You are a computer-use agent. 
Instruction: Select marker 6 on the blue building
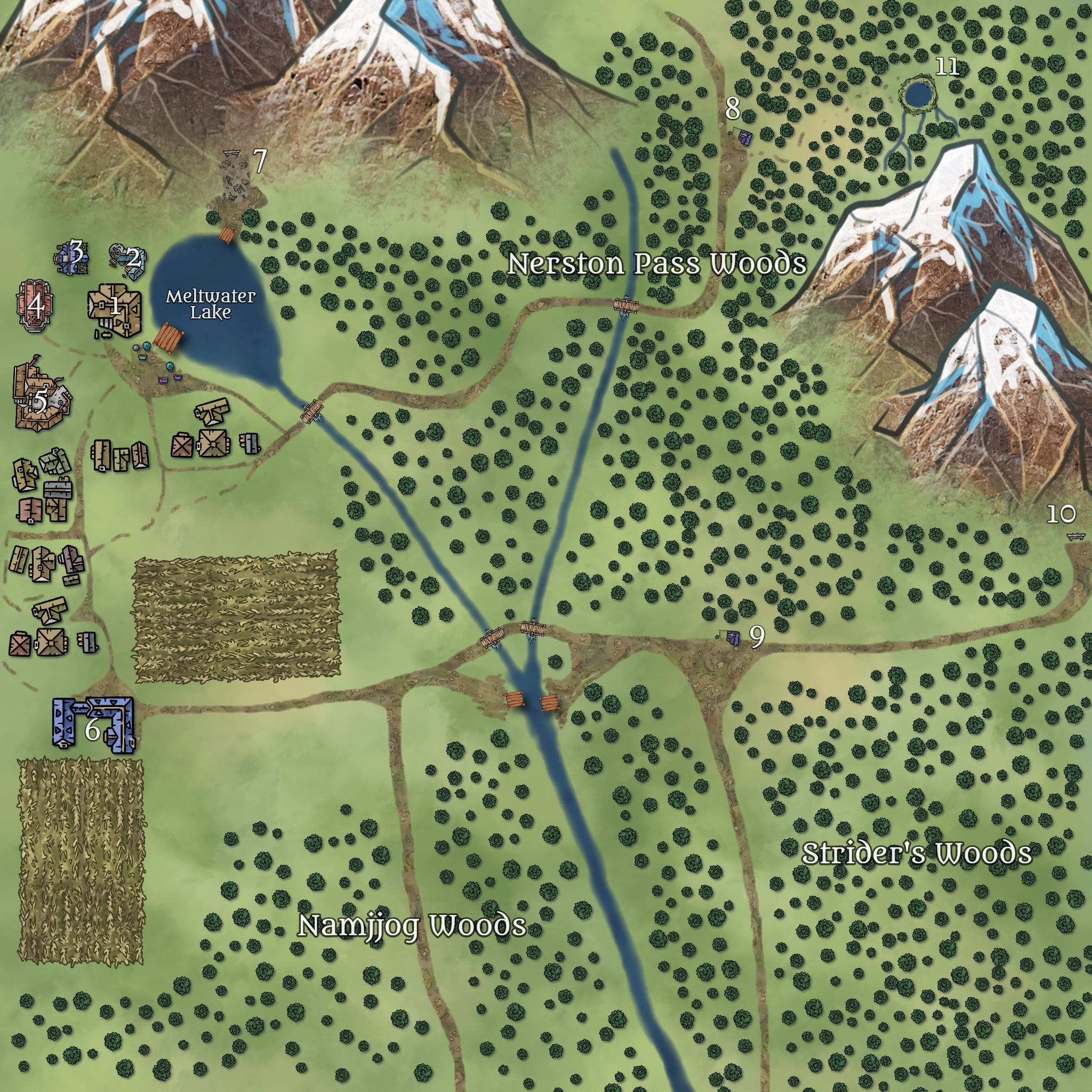tap(92, 728)
